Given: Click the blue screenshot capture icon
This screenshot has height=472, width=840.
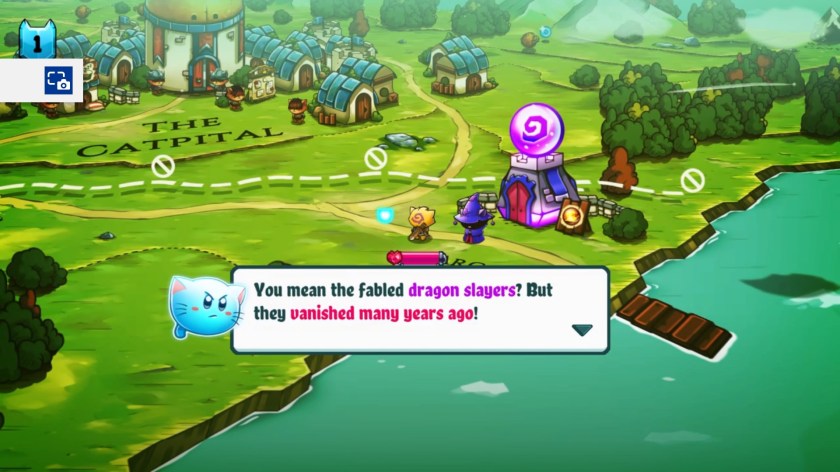Looking at the screenshot, I should pyautogui.click(x=57, y=82).
